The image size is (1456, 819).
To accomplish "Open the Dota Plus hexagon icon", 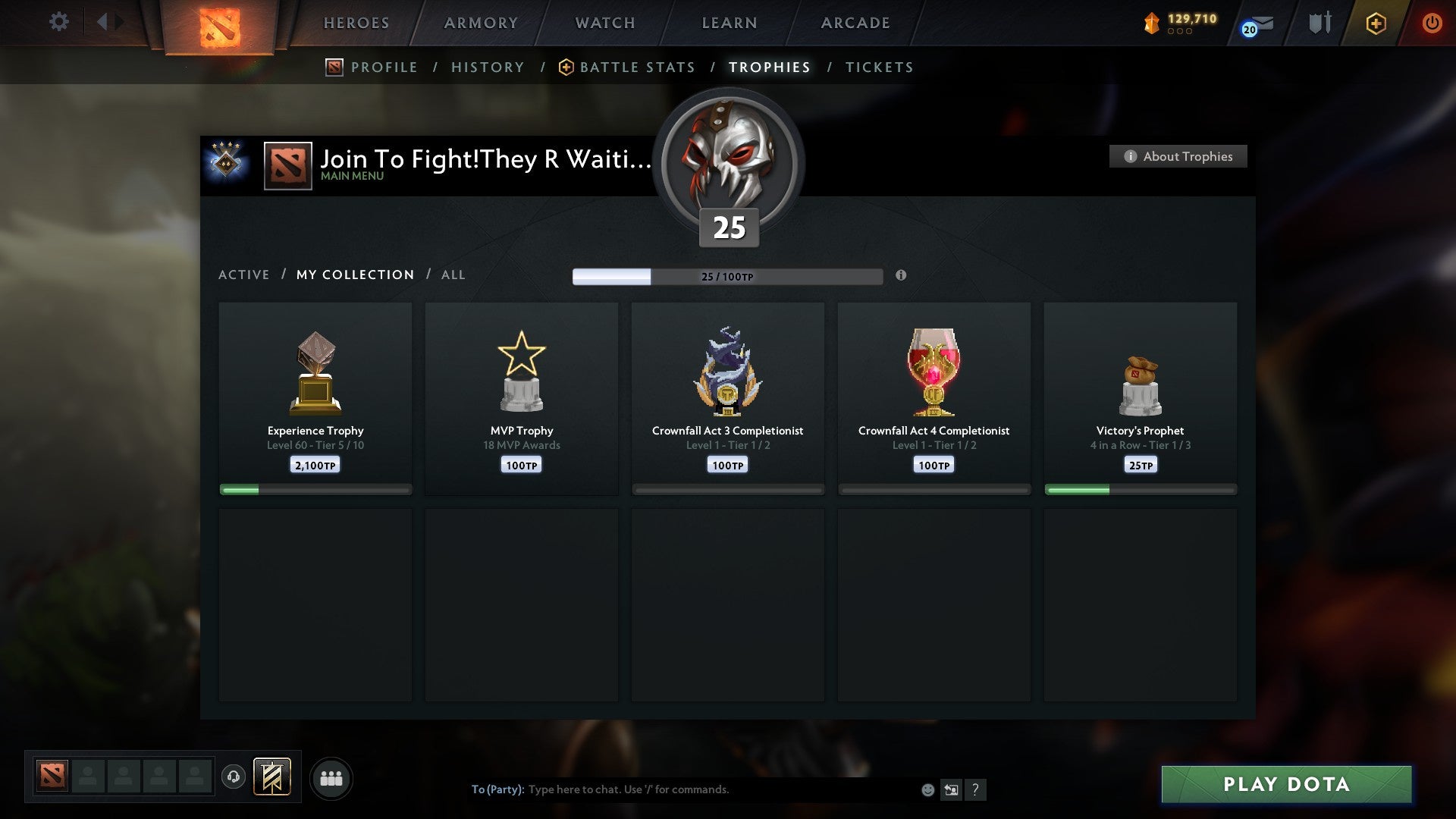I will 1376,24.
